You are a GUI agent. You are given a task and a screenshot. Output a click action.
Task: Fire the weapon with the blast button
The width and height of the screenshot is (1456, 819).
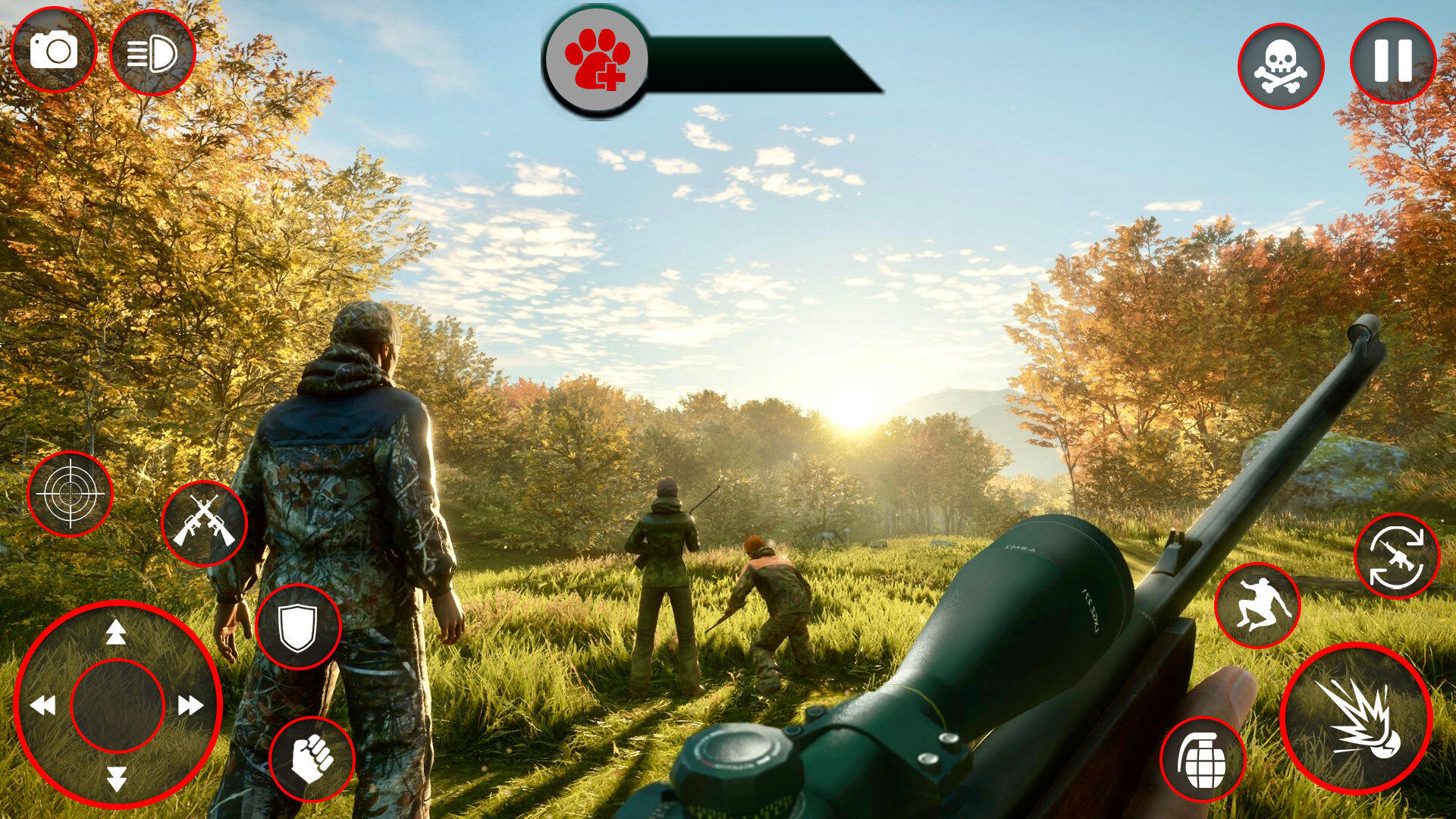tap(1357, 718)
